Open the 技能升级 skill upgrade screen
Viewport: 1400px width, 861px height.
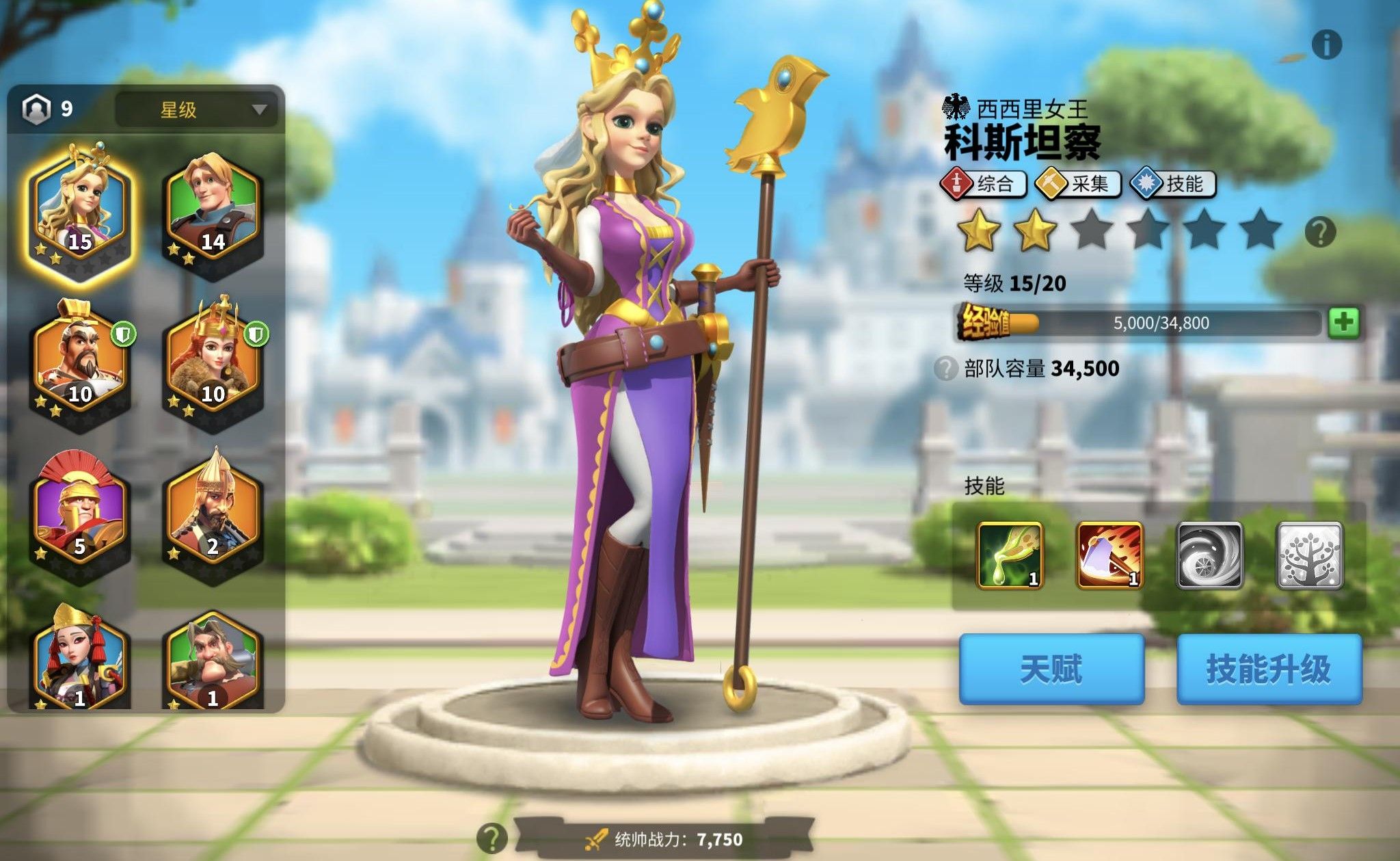[1269, 669]
